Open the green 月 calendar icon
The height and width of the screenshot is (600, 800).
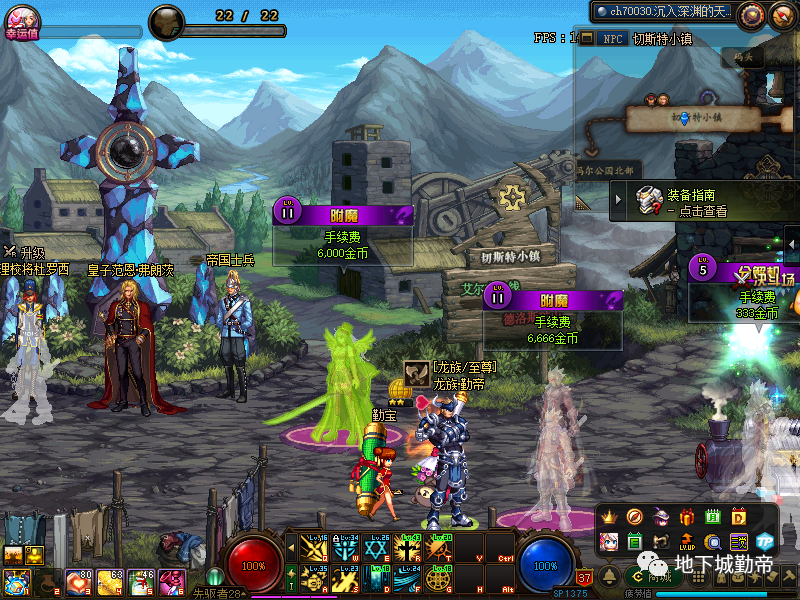[x=712, y=517]
